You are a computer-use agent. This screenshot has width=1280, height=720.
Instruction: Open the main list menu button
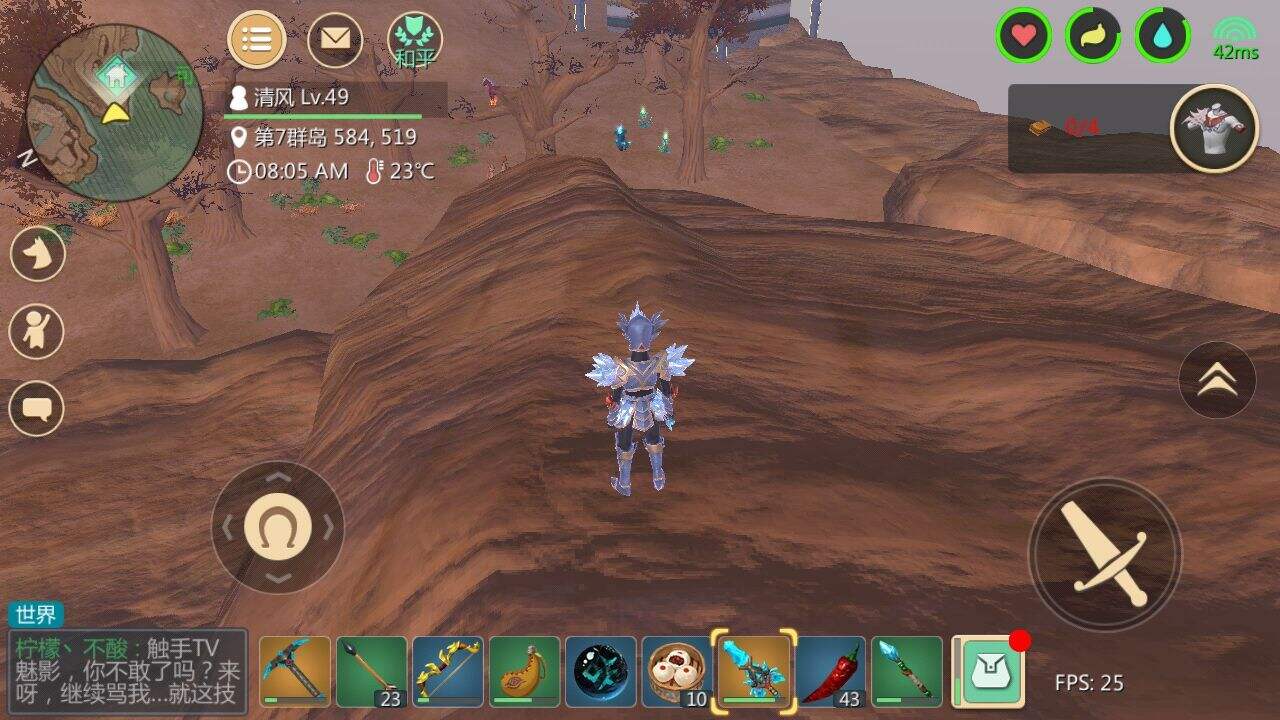(257, 40)
